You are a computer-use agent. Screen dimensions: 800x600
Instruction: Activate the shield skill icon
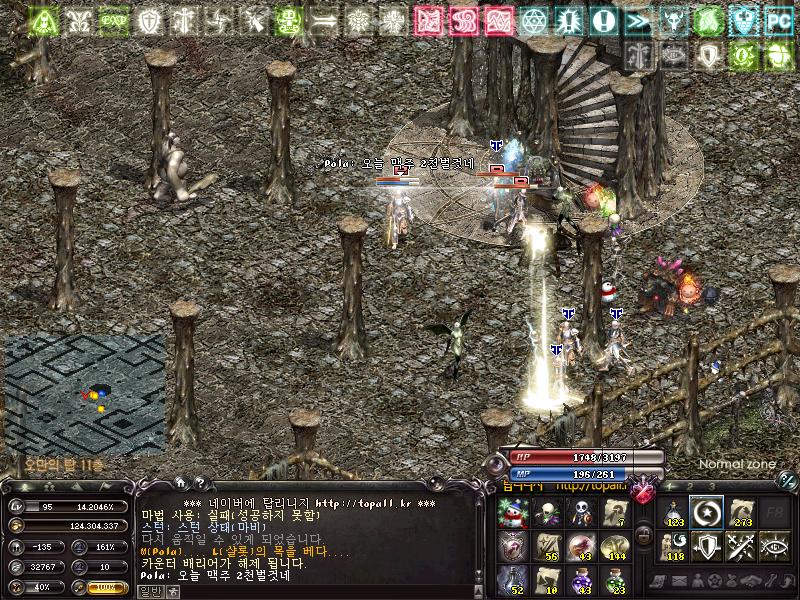[x=707, y=546]
